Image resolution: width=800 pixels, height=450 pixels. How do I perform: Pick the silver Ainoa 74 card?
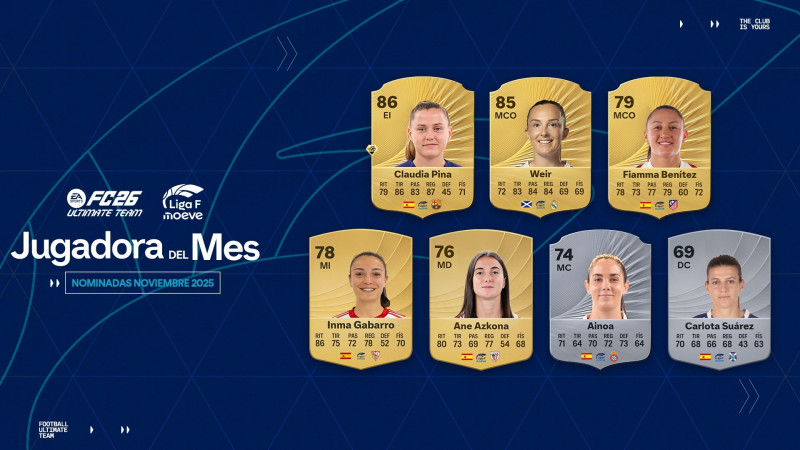click(600, 298)
